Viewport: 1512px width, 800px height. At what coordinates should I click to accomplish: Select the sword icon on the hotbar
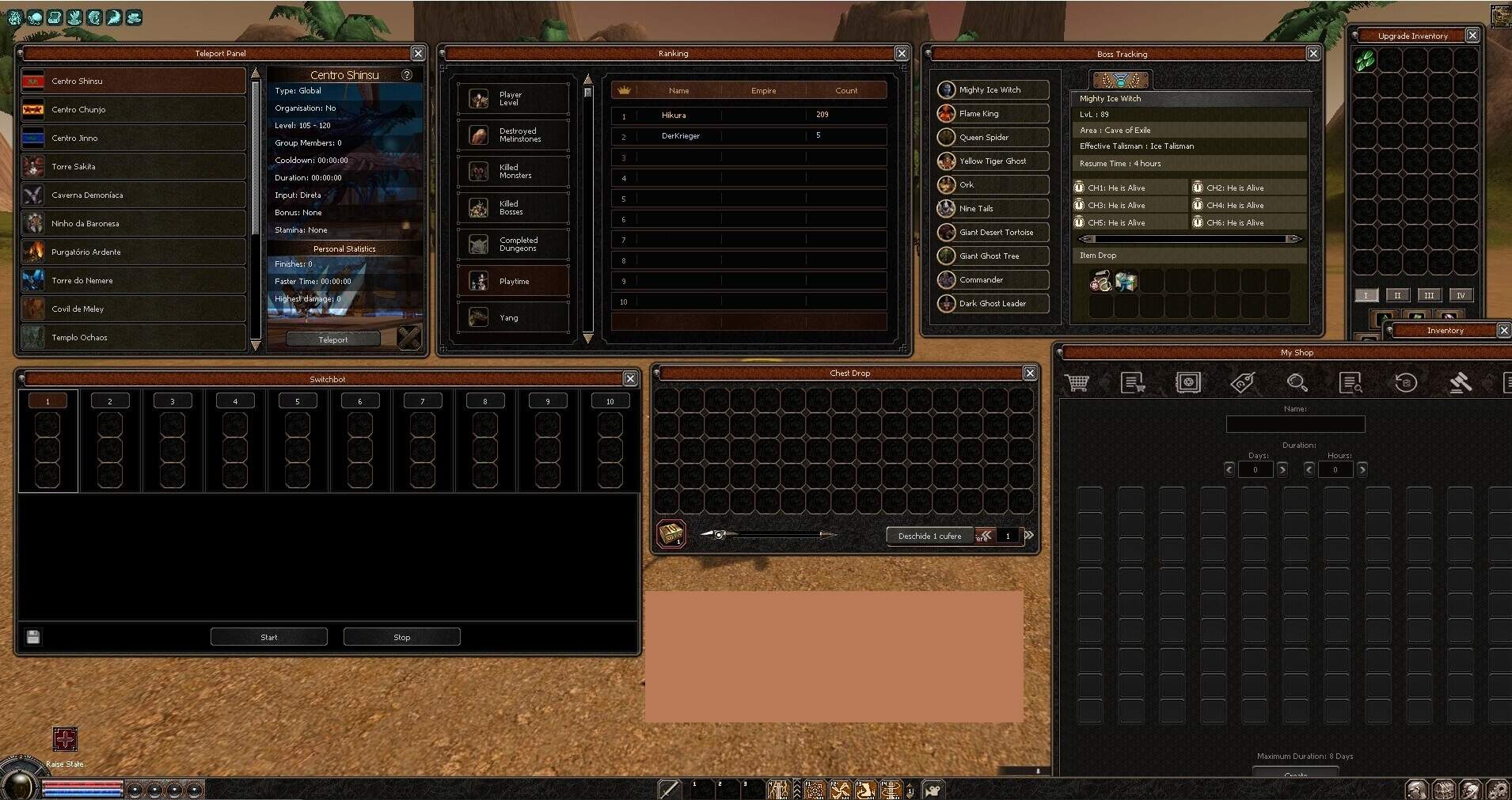670,789
